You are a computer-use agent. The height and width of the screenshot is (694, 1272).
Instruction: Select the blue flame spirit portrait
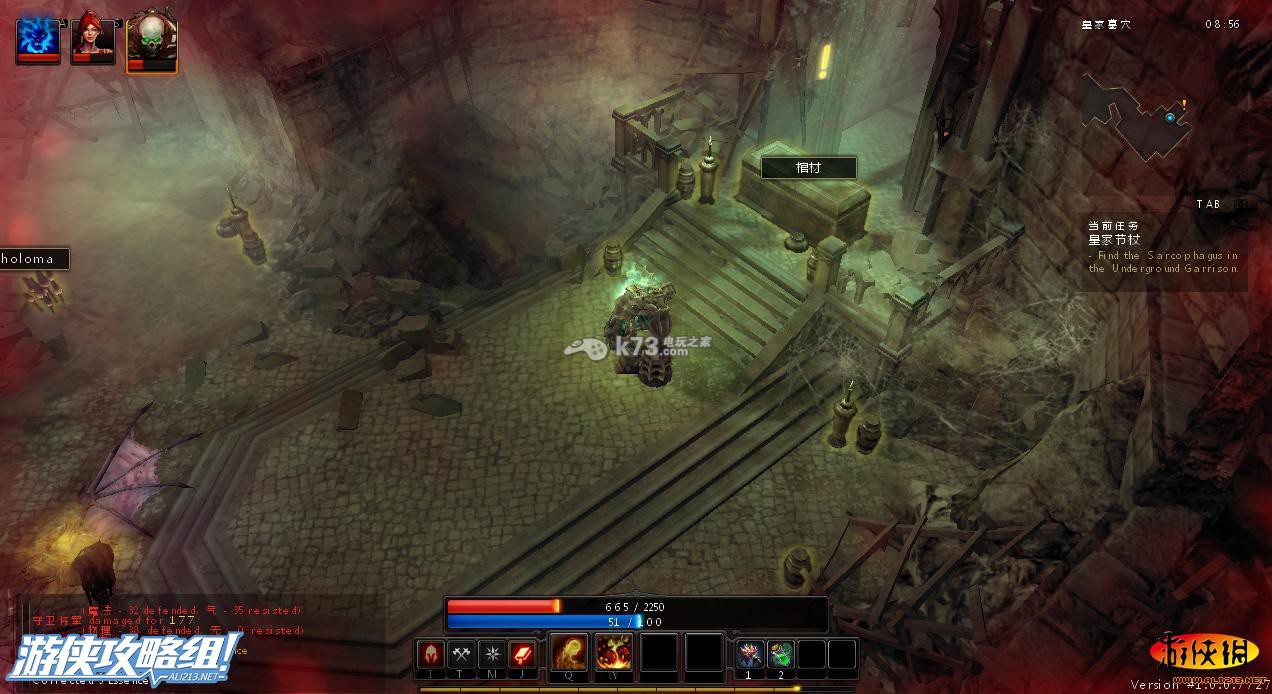point(37,40)
